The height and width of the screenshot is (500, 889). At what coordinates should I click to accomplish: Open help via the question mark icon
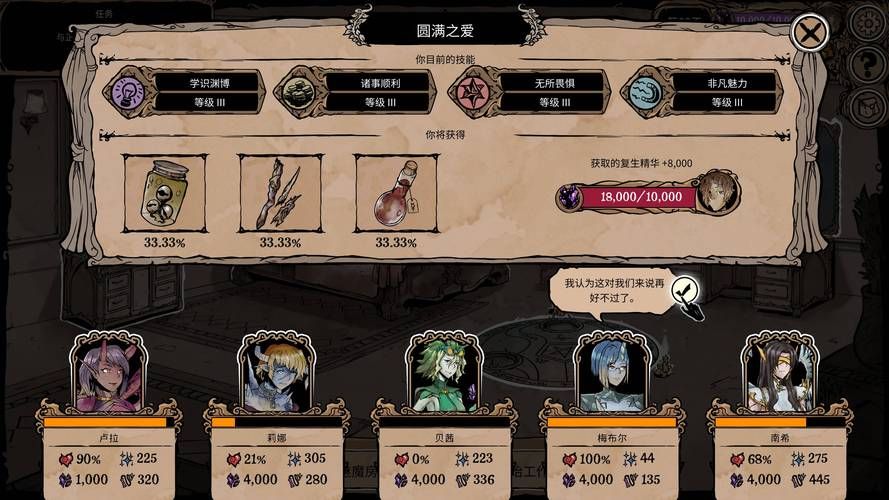866,64
